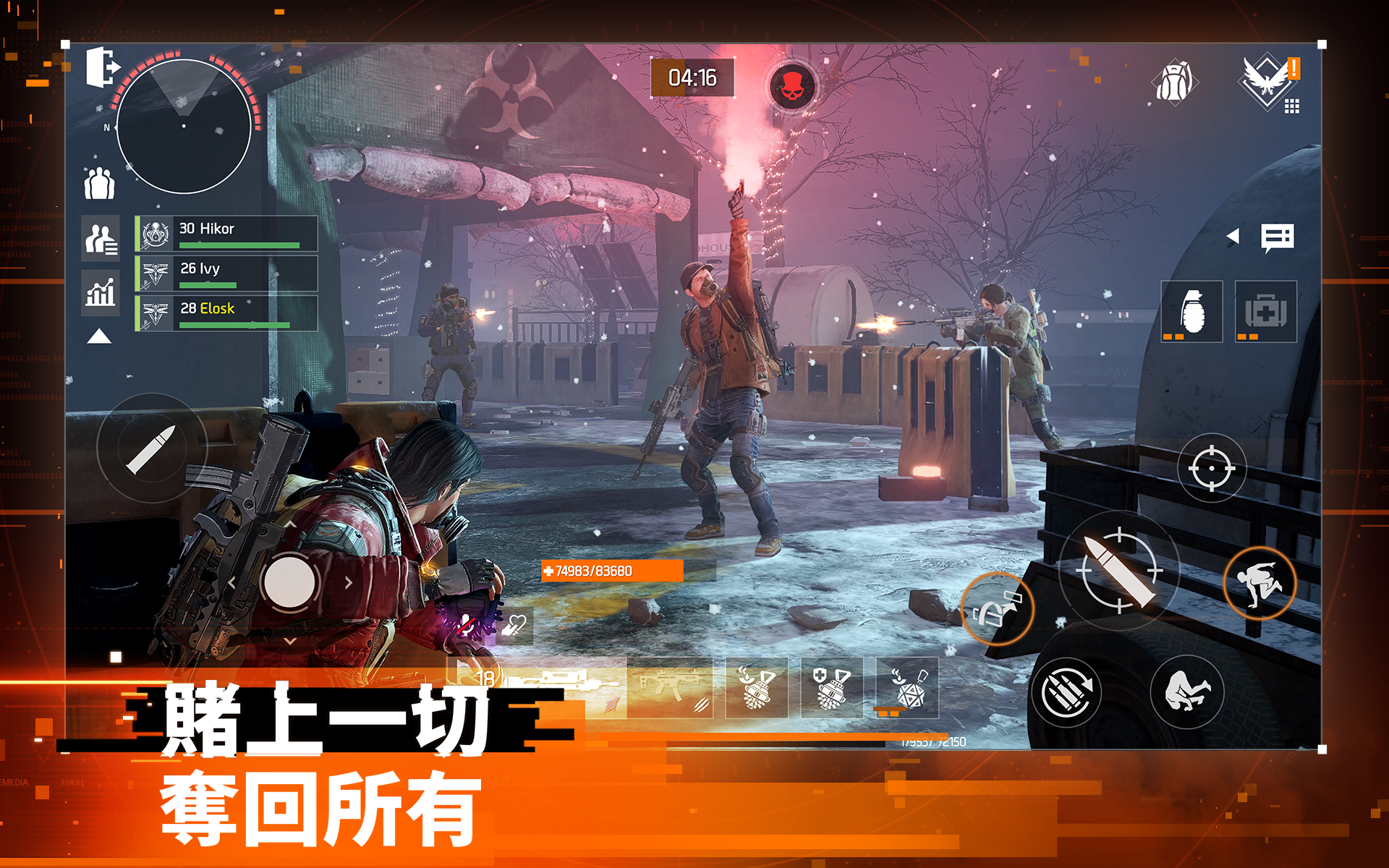Select teammate 30 Hikor in squad list
Image resolution: width=1389 pixels, height=868 pixels.
226,234
